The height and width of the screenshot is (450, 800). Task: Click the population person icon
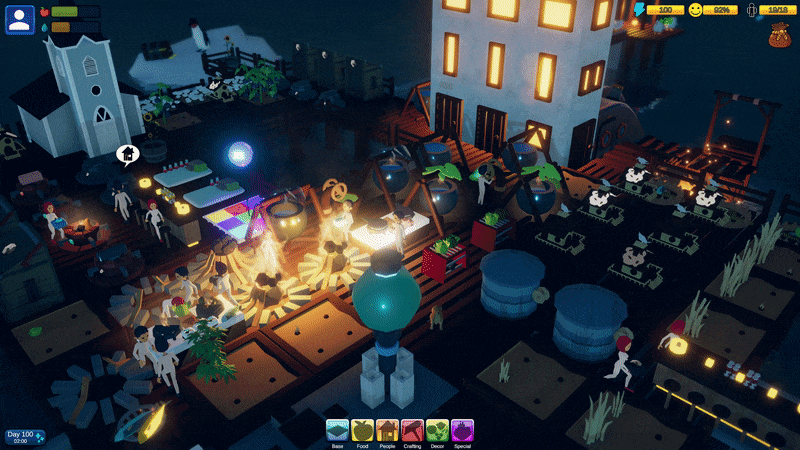pyautogui.click(x=752, y=10)
